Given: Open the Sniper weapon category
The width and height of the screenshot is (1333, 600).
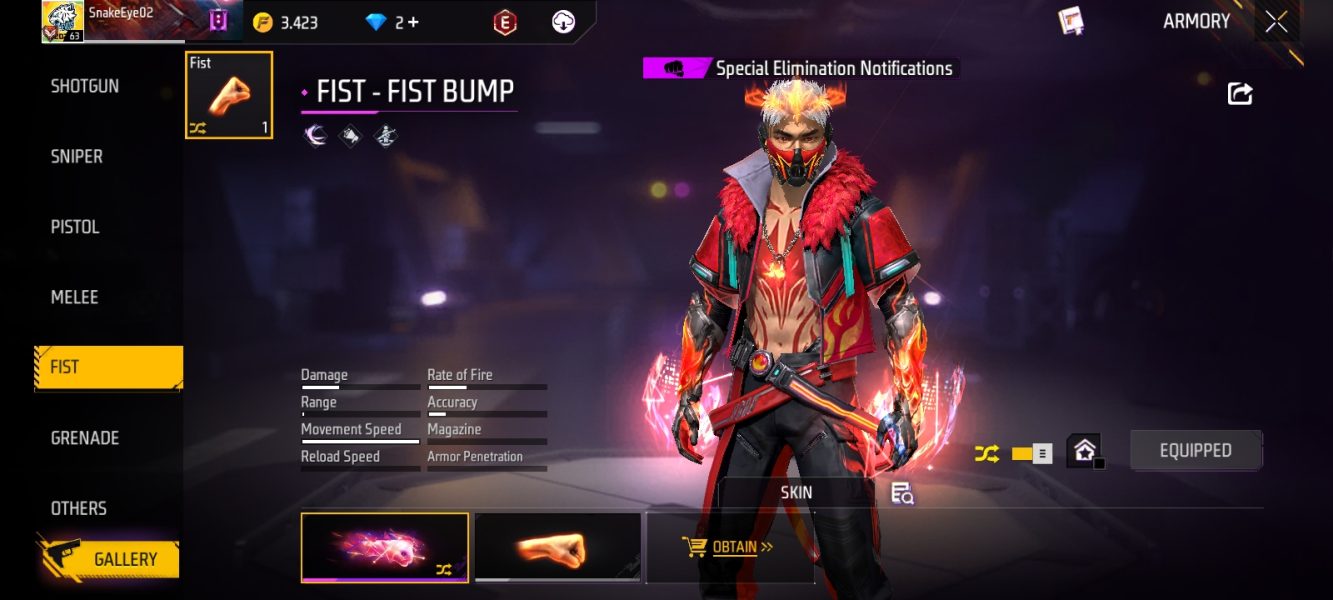Looking at the screenshot, I should click(77, 157).
